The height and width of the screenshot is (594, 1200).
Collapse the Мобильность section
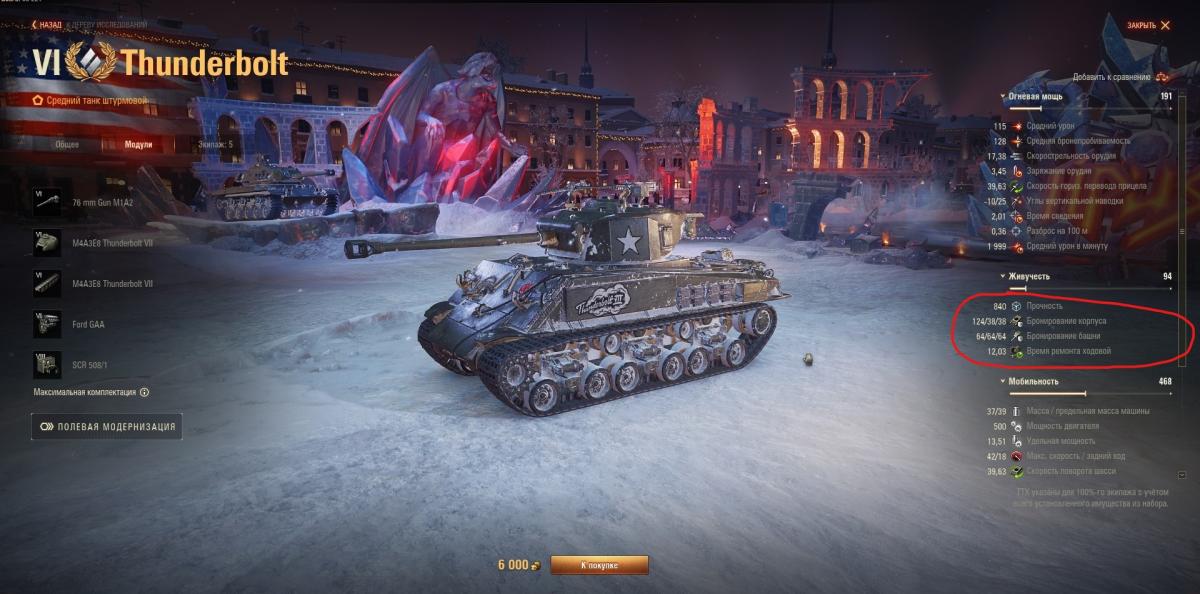click(1004, 381)
